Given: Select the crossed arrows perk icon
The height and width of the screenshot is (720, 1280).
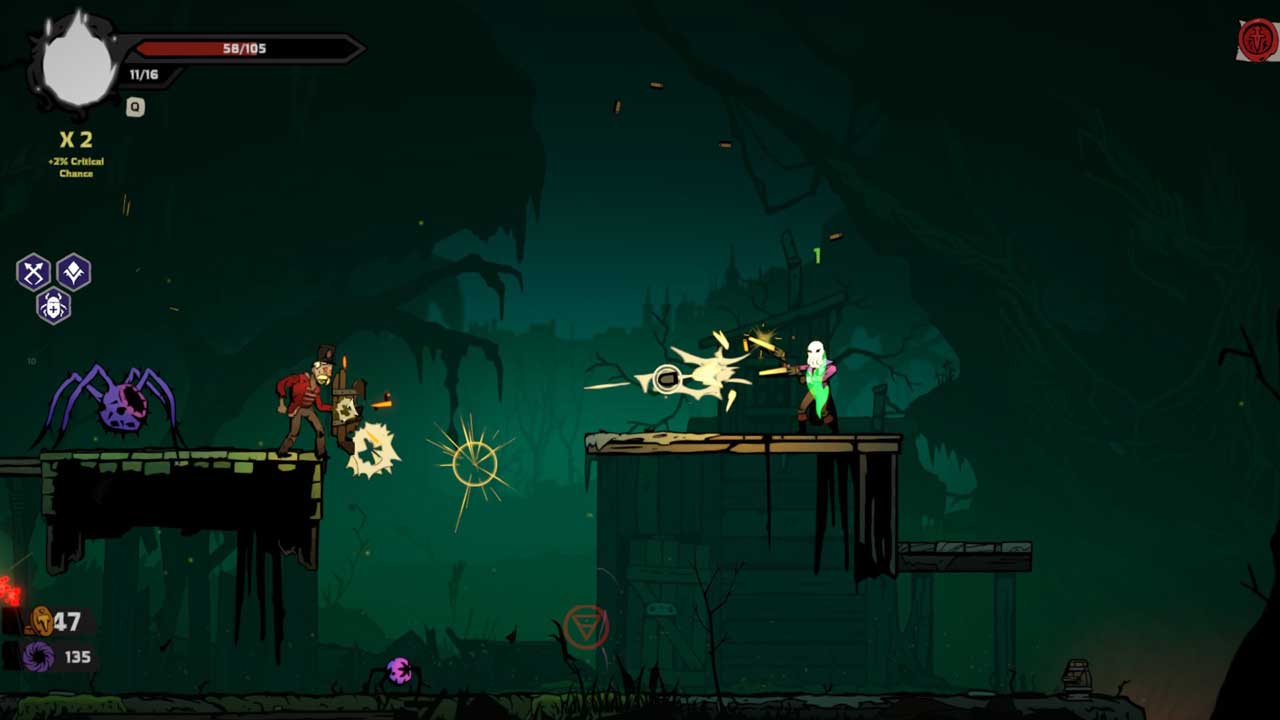Looking at the screenshot, I should pos(33,272).
